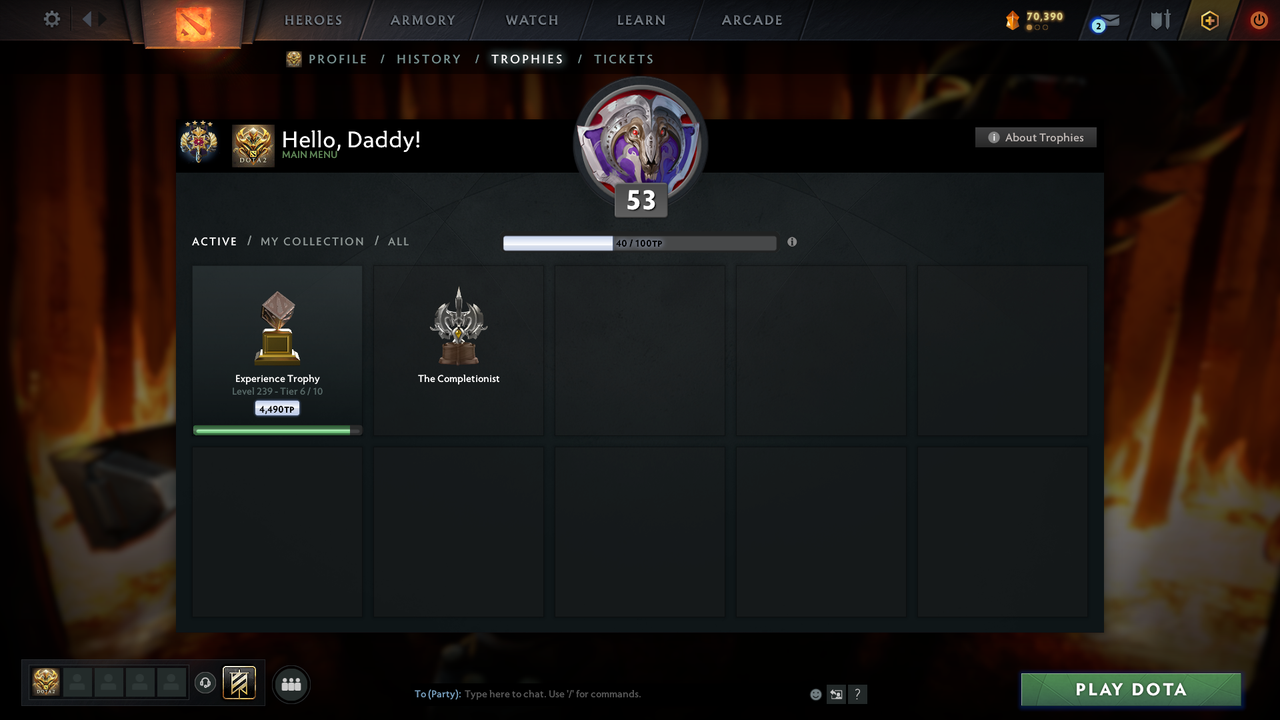
Task: Click the help question mark near chat
Action: point(857,694)
